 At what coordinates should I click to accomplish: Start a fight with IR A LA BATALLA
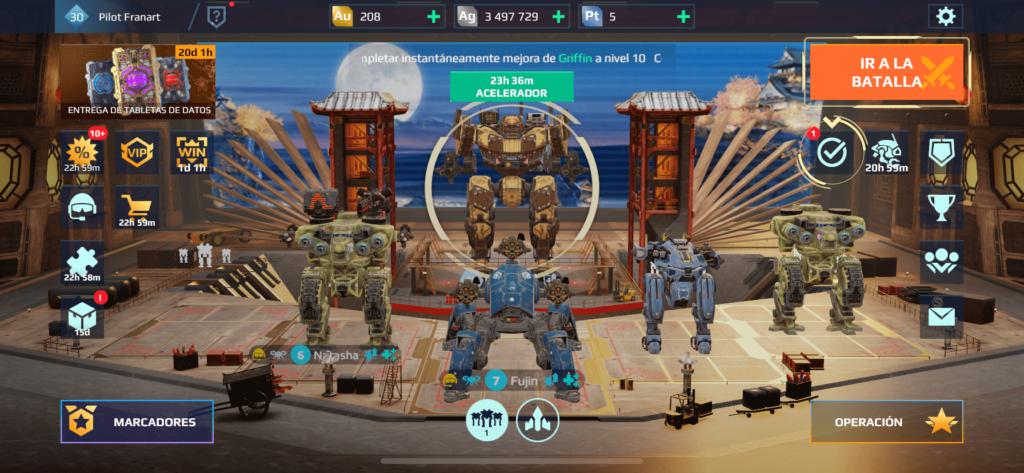tap(887, 71)
